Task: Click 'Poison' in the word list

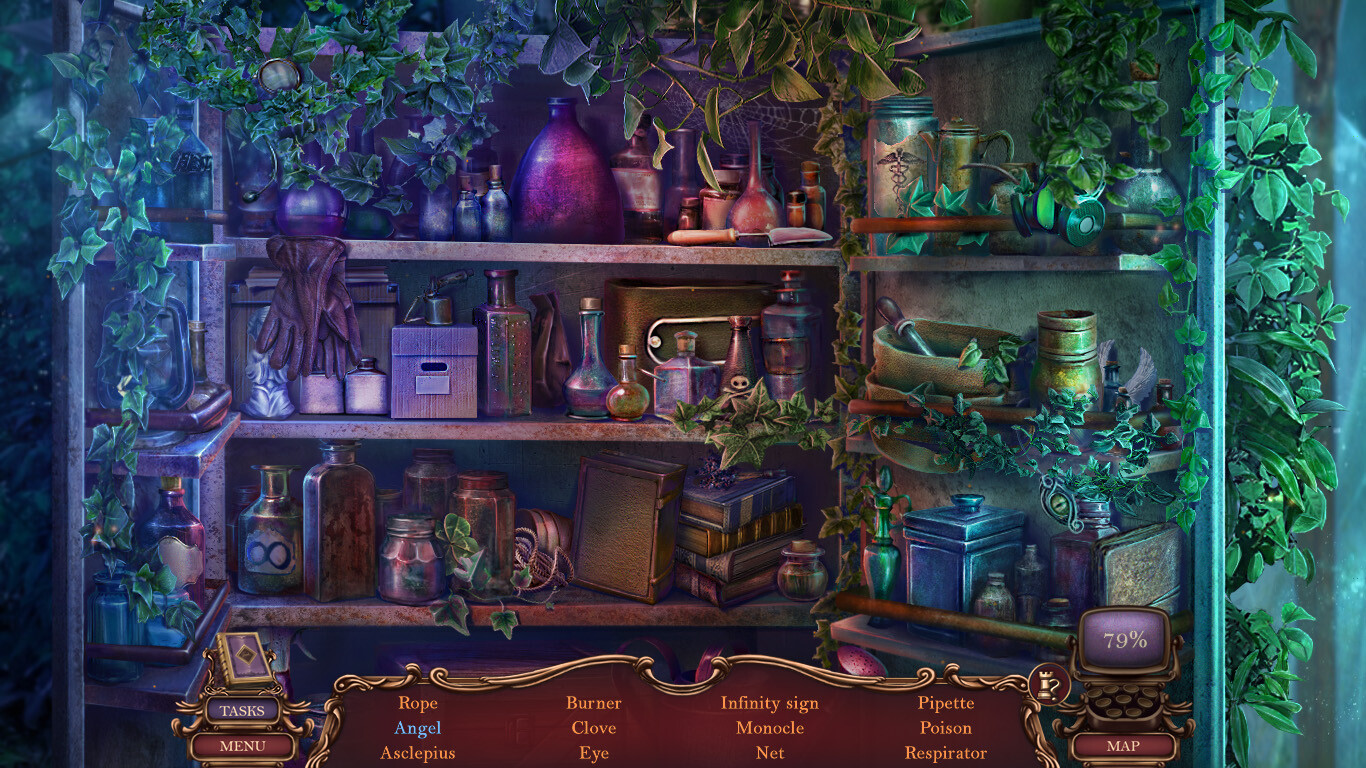Action: 945,728
